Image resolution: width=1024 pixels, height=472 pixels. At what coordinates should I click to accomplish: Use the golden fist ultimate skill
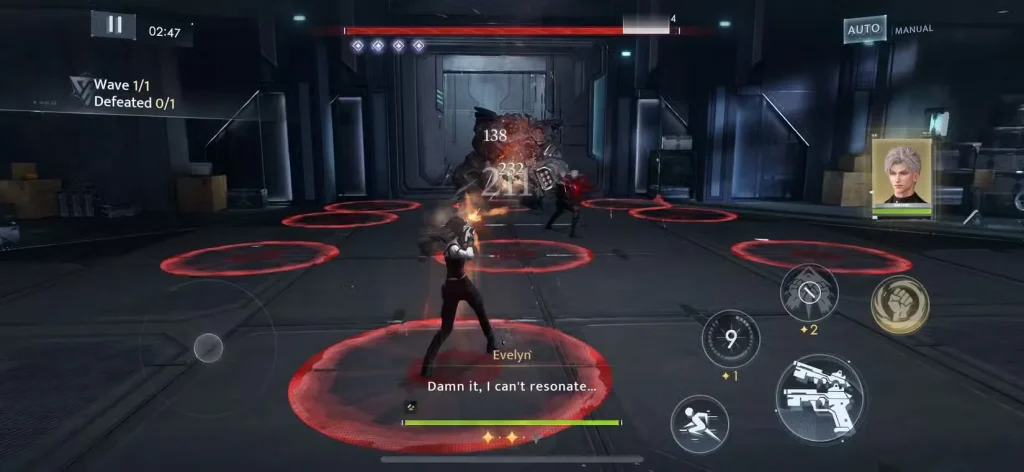899,304
